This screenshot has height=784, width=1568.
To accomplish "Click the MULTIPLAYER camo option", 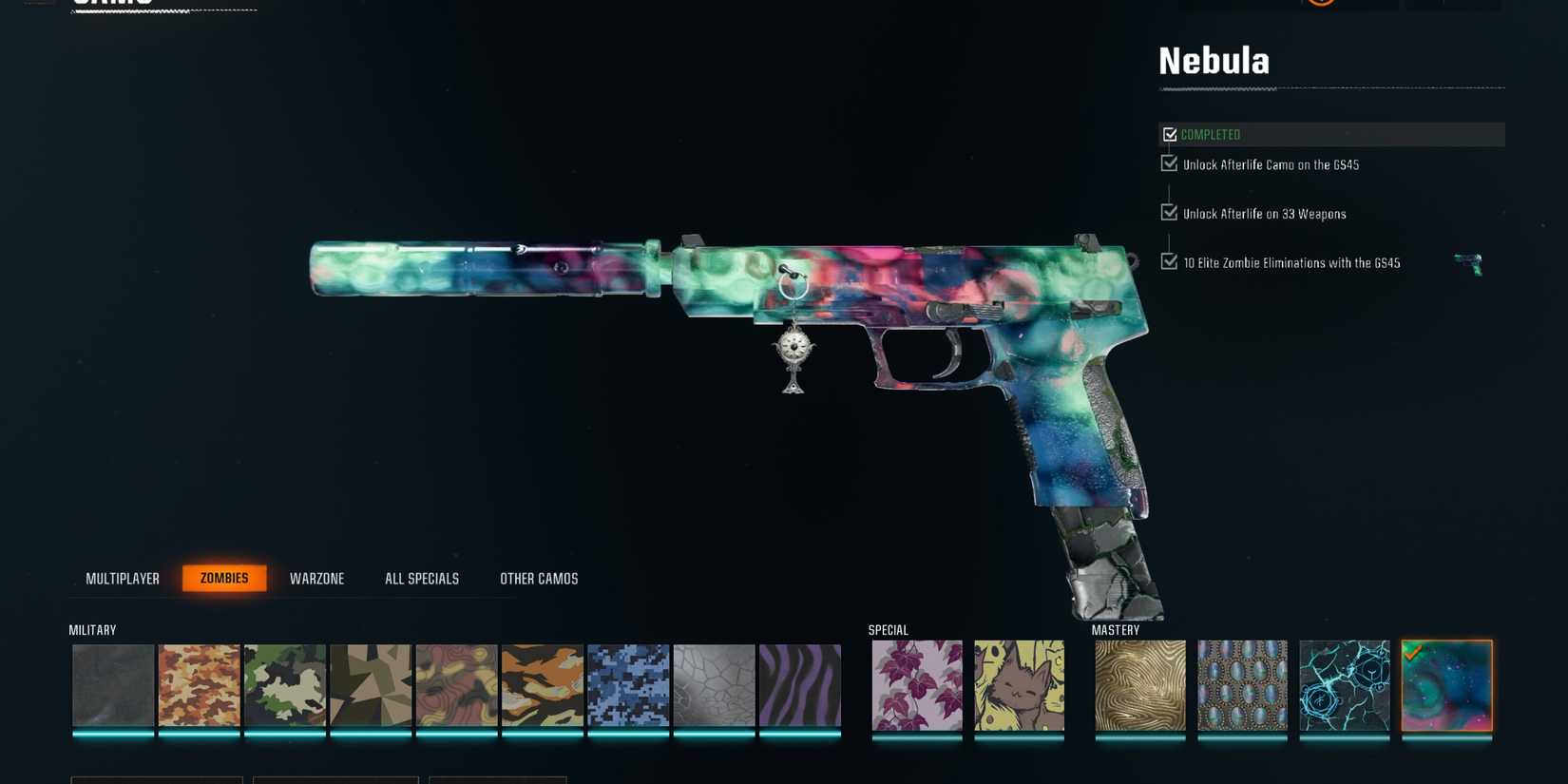I will pyautogui.click(x=123, y=578).
